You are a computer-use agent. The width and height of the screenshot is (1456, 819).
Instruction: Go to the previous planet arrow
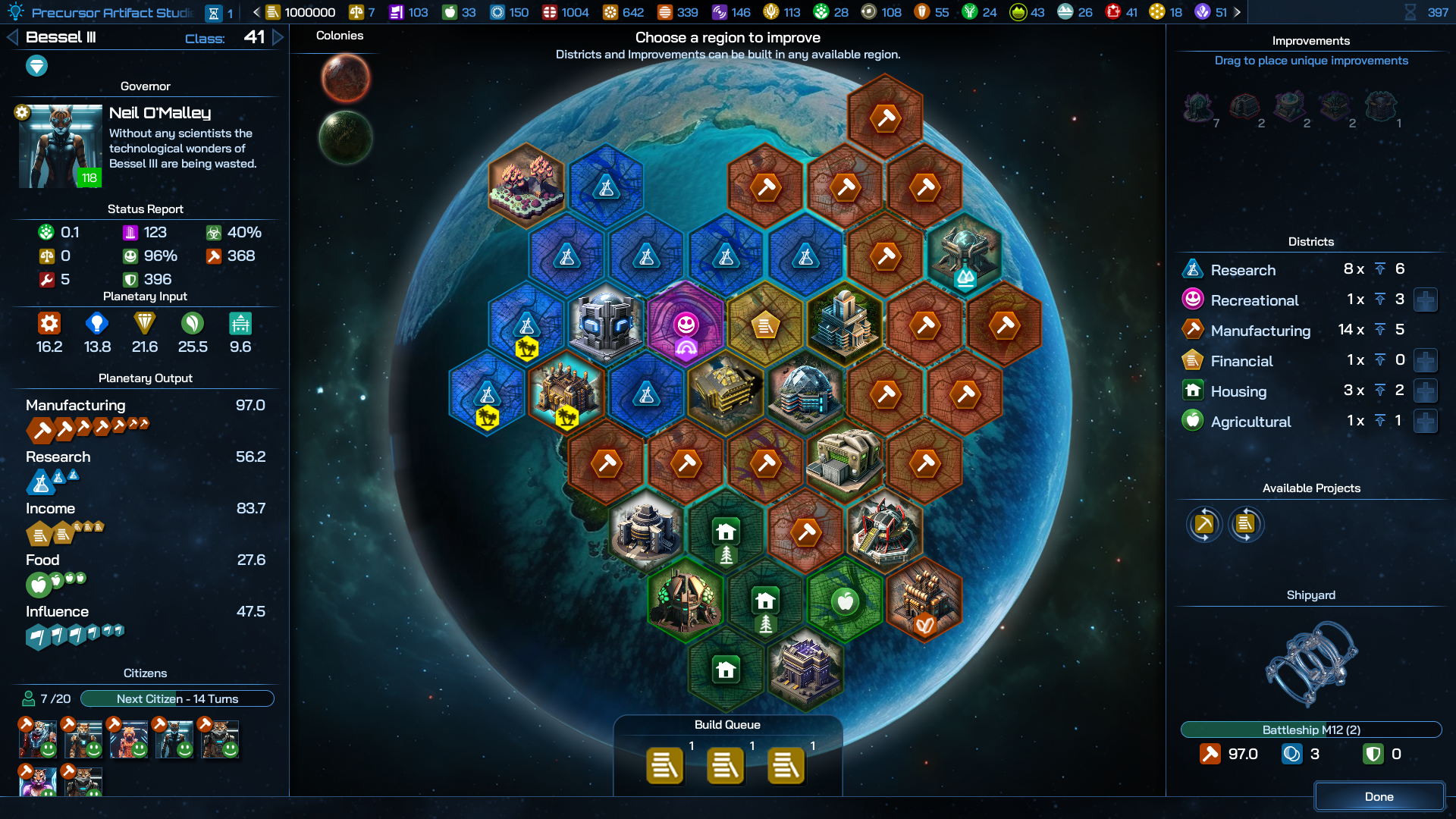12,37
